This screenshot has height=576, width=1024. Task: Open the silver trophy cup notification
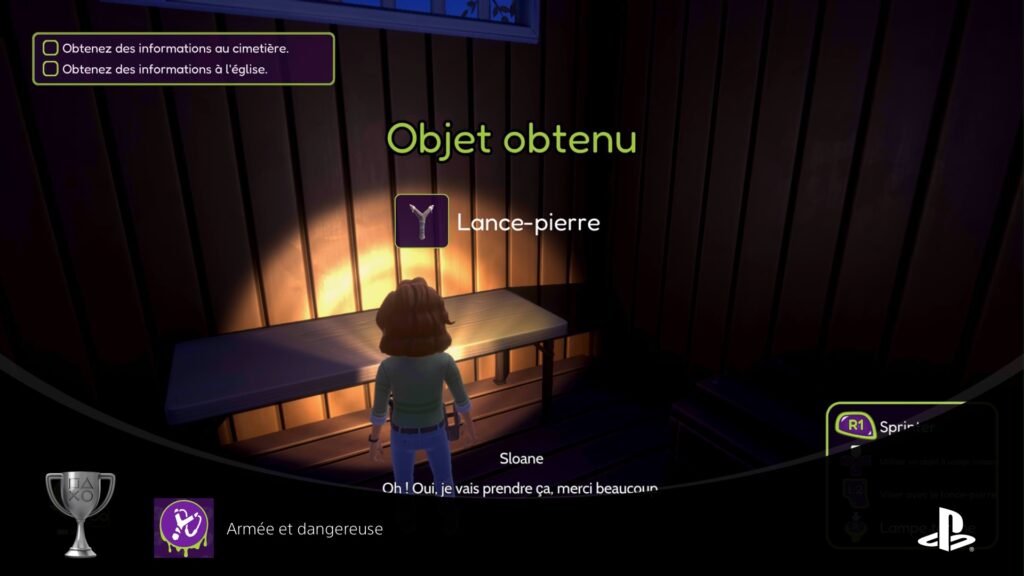80,513
